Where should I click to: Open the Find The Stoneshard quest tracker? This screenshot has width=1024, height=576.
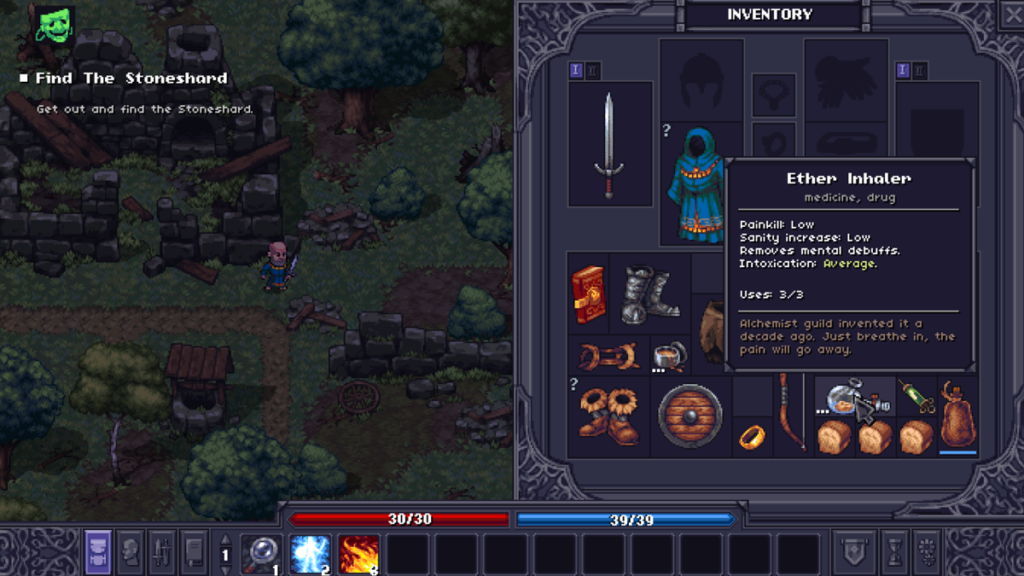(131, 78)
